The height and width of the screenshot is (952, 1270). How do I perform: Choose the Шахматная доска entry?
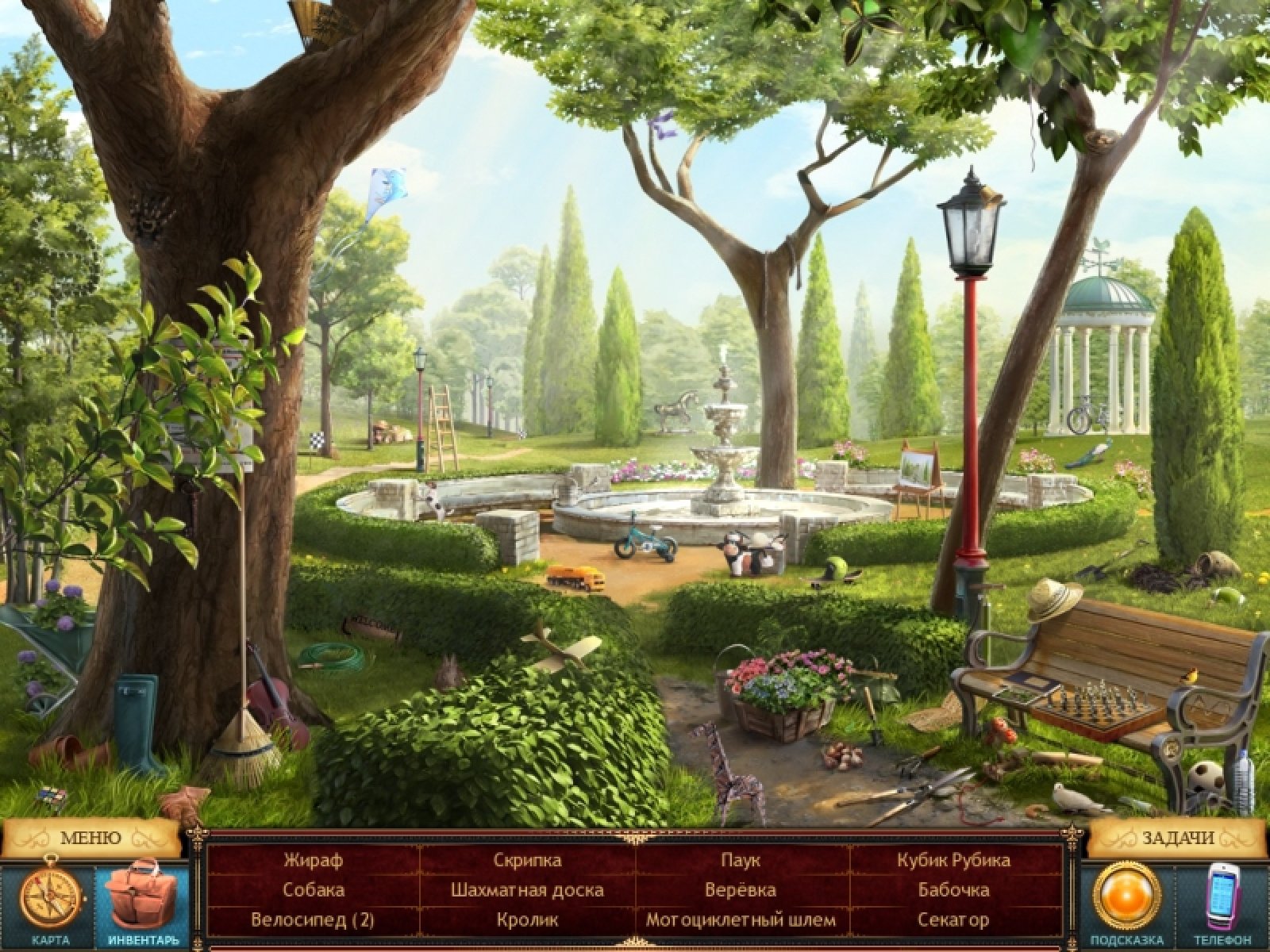coord(527,890)
